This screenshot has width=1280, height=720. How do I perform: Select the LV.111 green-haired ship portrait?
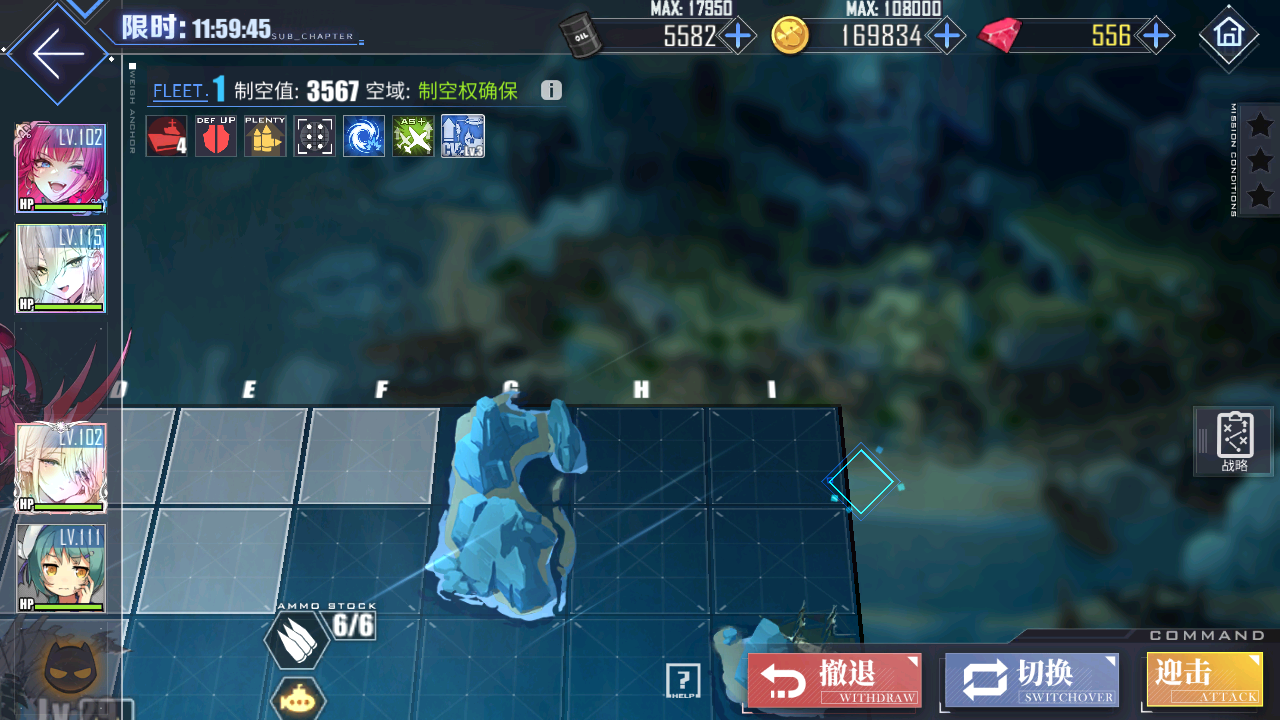(61, 568)
